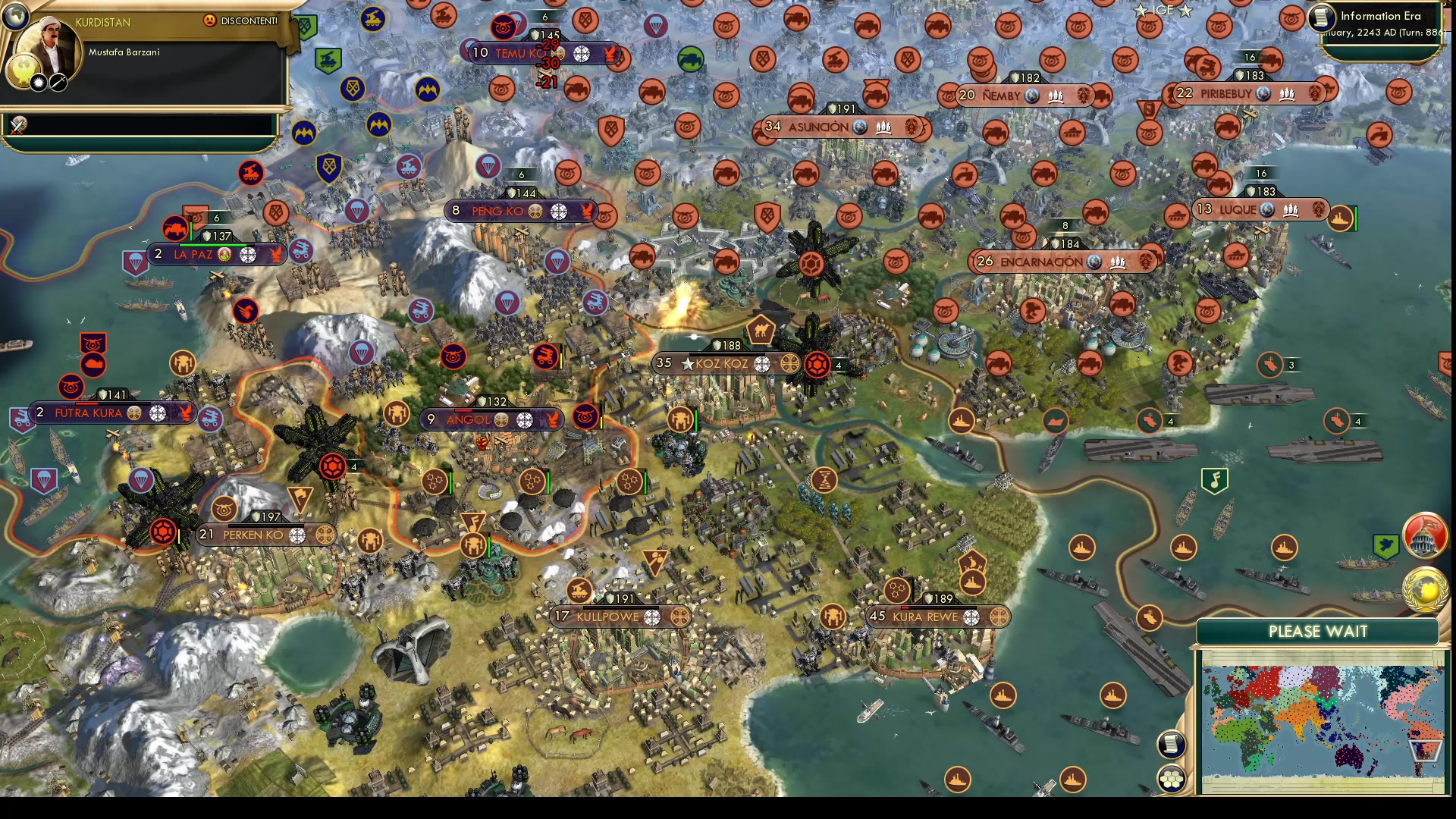This screenshot has height=819, width=1456.
Task: Click the Great Musician note icon
Action: click(1215, 479)
